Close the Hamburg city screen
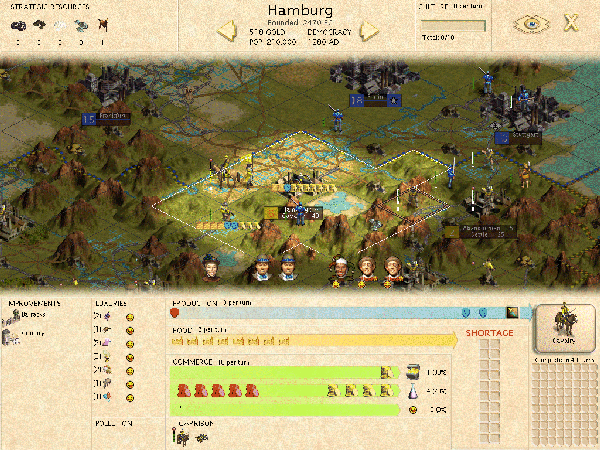 [x=570, y=24]
